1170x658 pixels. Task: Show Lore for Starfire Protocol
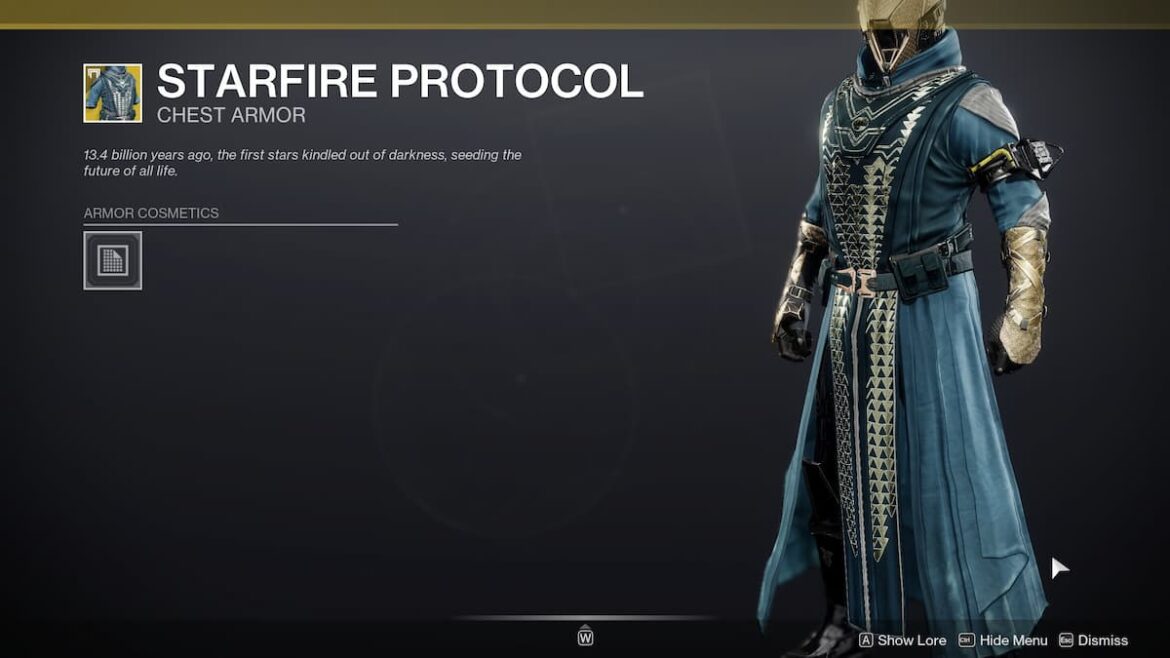(901, 640)
